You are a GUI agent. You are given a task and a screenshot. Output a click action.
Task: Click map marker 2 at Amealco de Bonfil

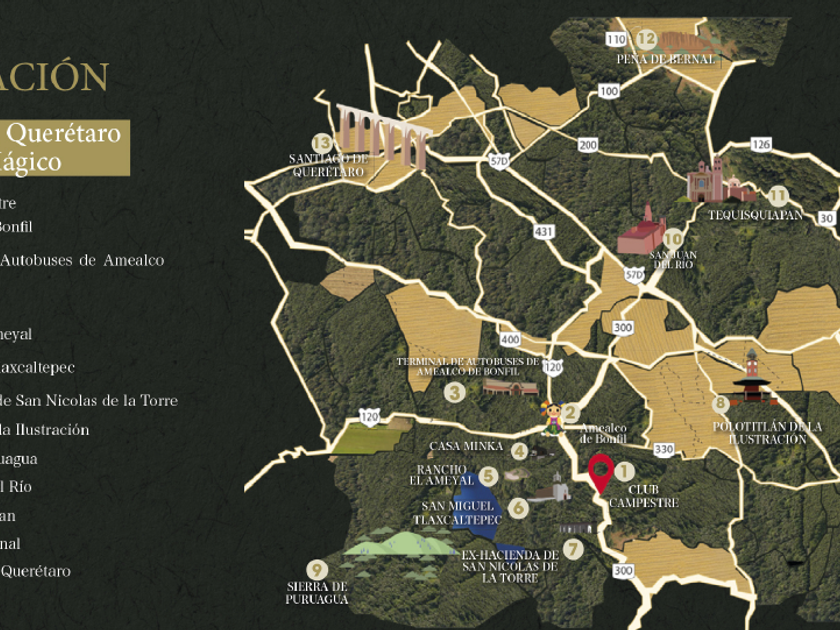pyautogui.click(x=571, y=412)
